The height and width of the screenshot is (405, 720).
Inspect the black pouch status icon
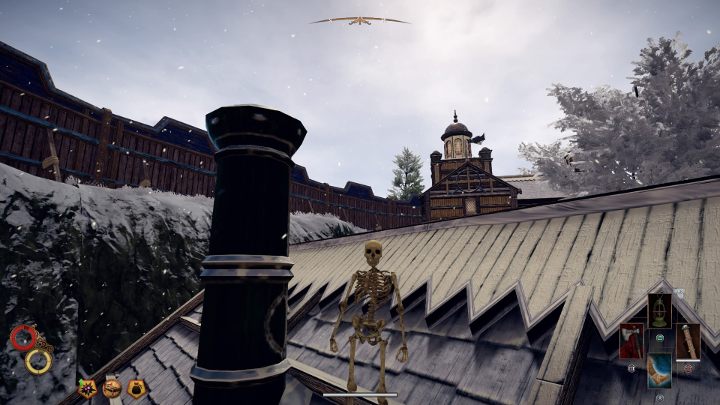pos(136,388)
